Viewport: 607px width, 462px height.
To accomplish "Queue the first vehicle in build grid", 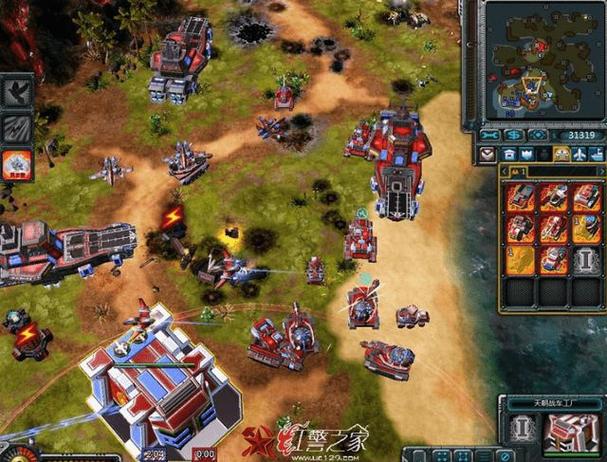I will coord(520,197).
